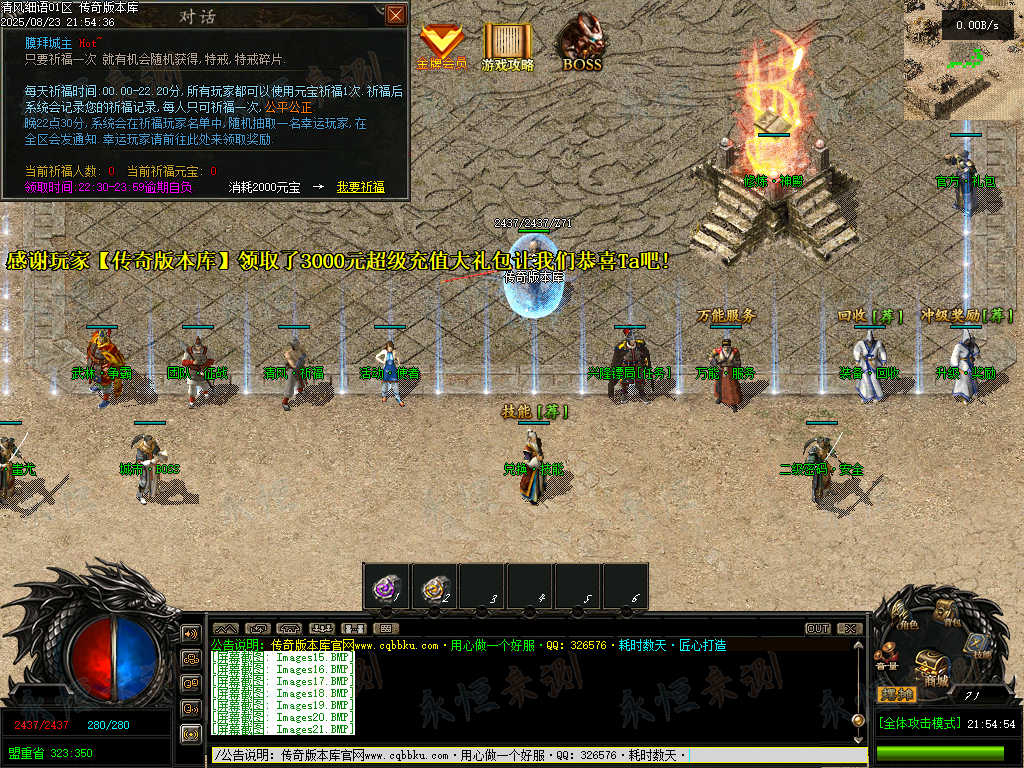
Task: Choose the 我要祈福 dialogue option
Action: [x=360, y=187]
